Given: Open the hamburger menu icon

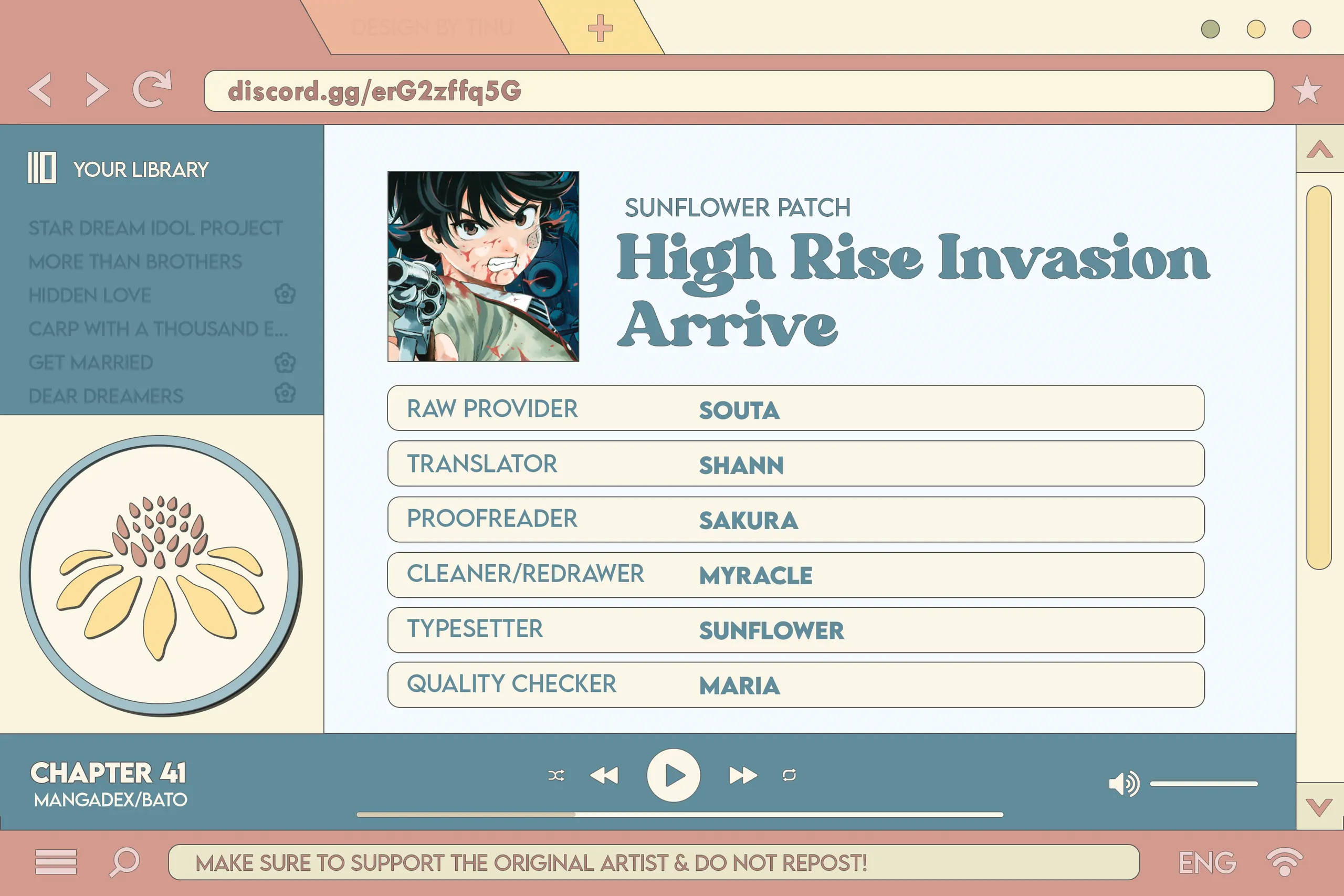Looking at the screenshot, I should coord(56,862).
